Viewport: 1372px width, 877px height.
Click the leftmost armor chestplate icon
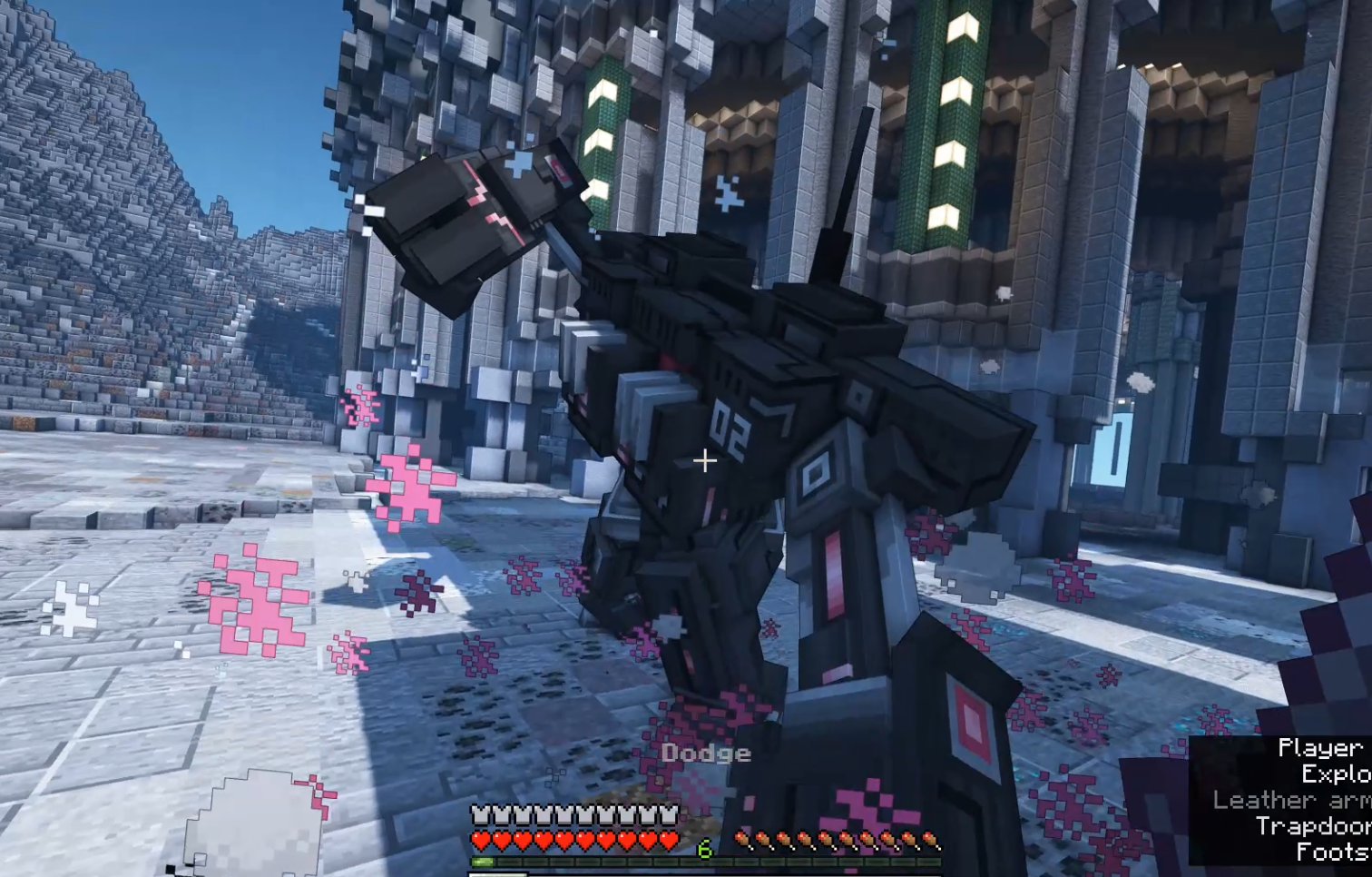click(482, 814)
